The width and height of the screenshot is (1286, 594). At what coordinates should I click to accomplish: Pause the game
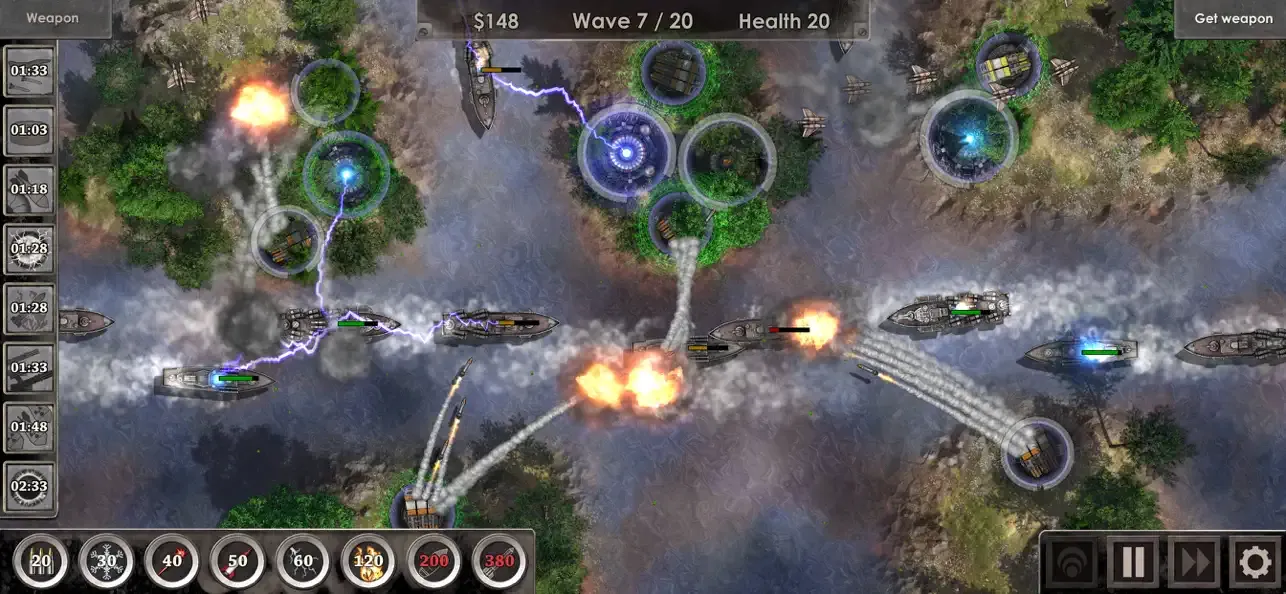click(x=1133, y=562)
